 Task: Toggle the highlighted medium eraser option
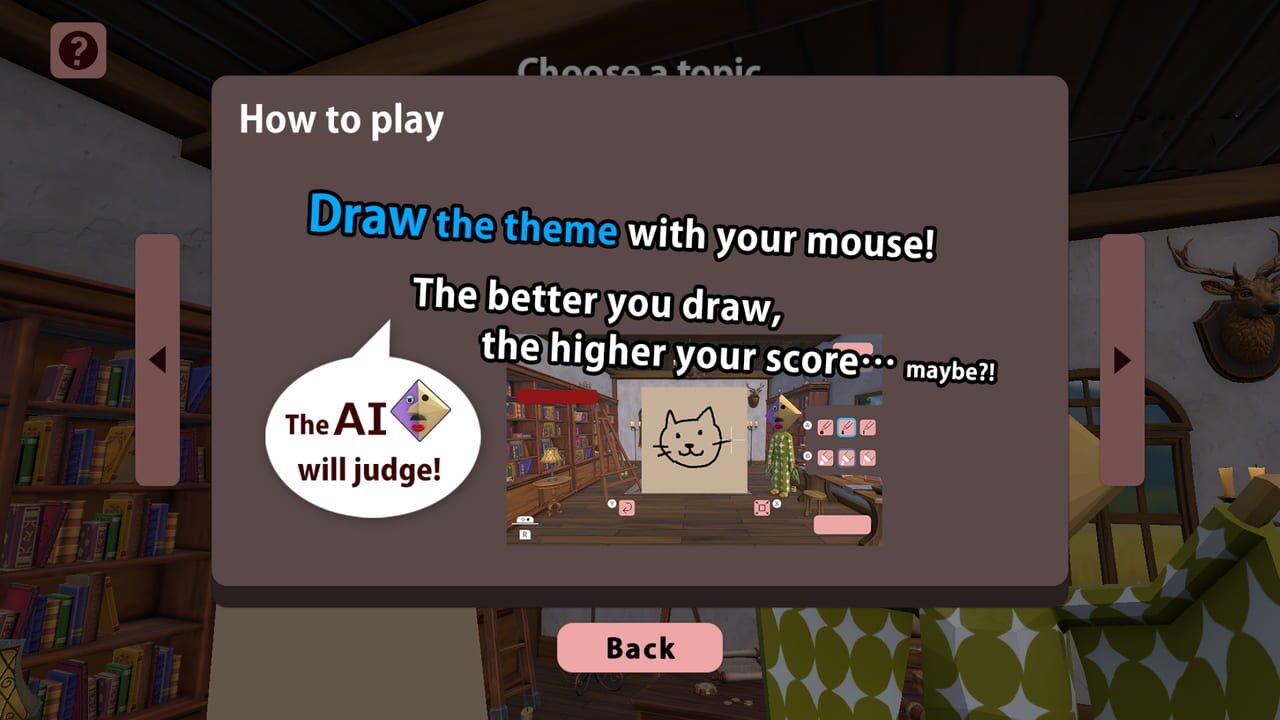click(x=846, y=458)
